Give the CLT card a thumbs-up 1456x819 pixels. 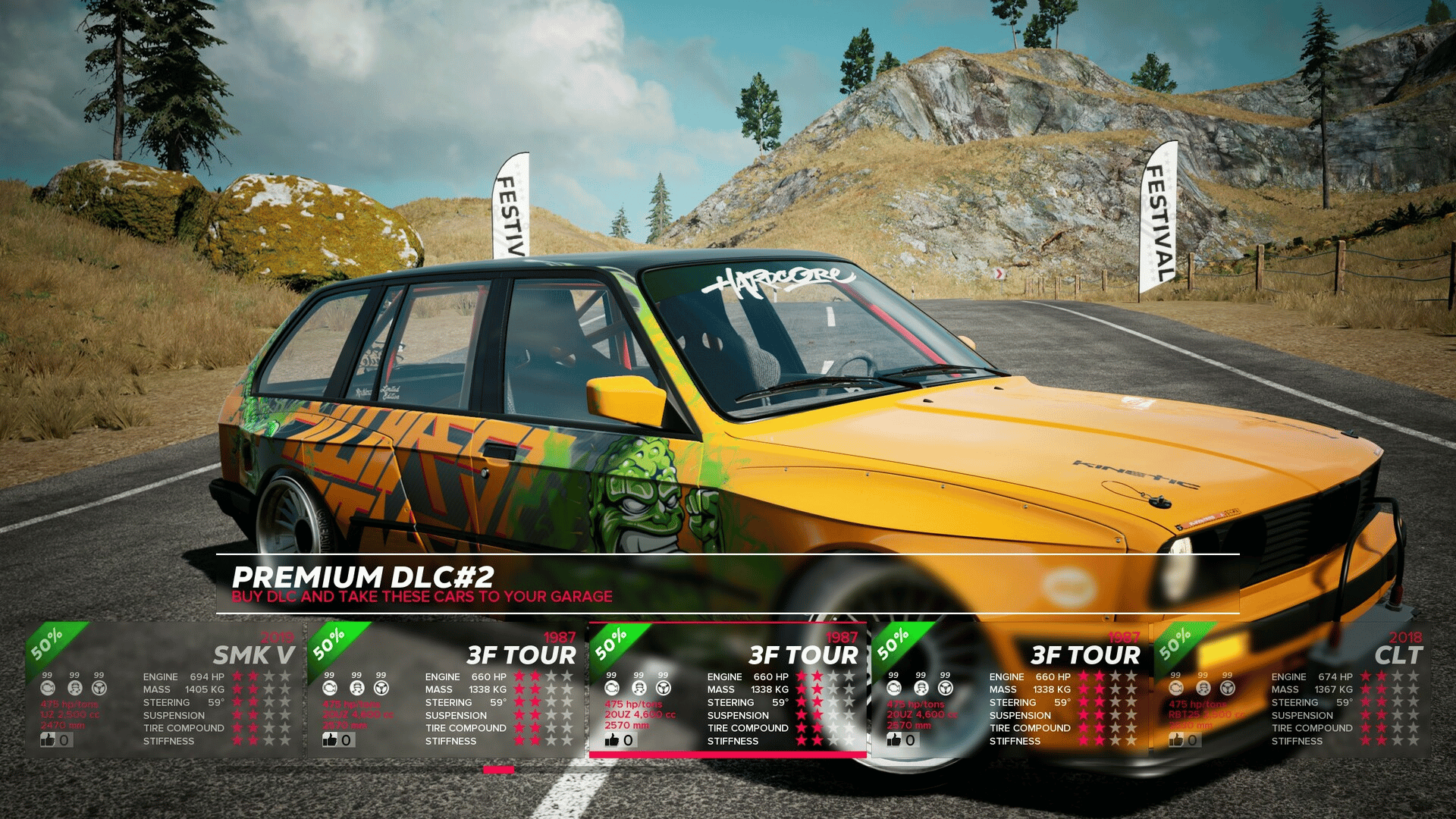pos(1177,739)
